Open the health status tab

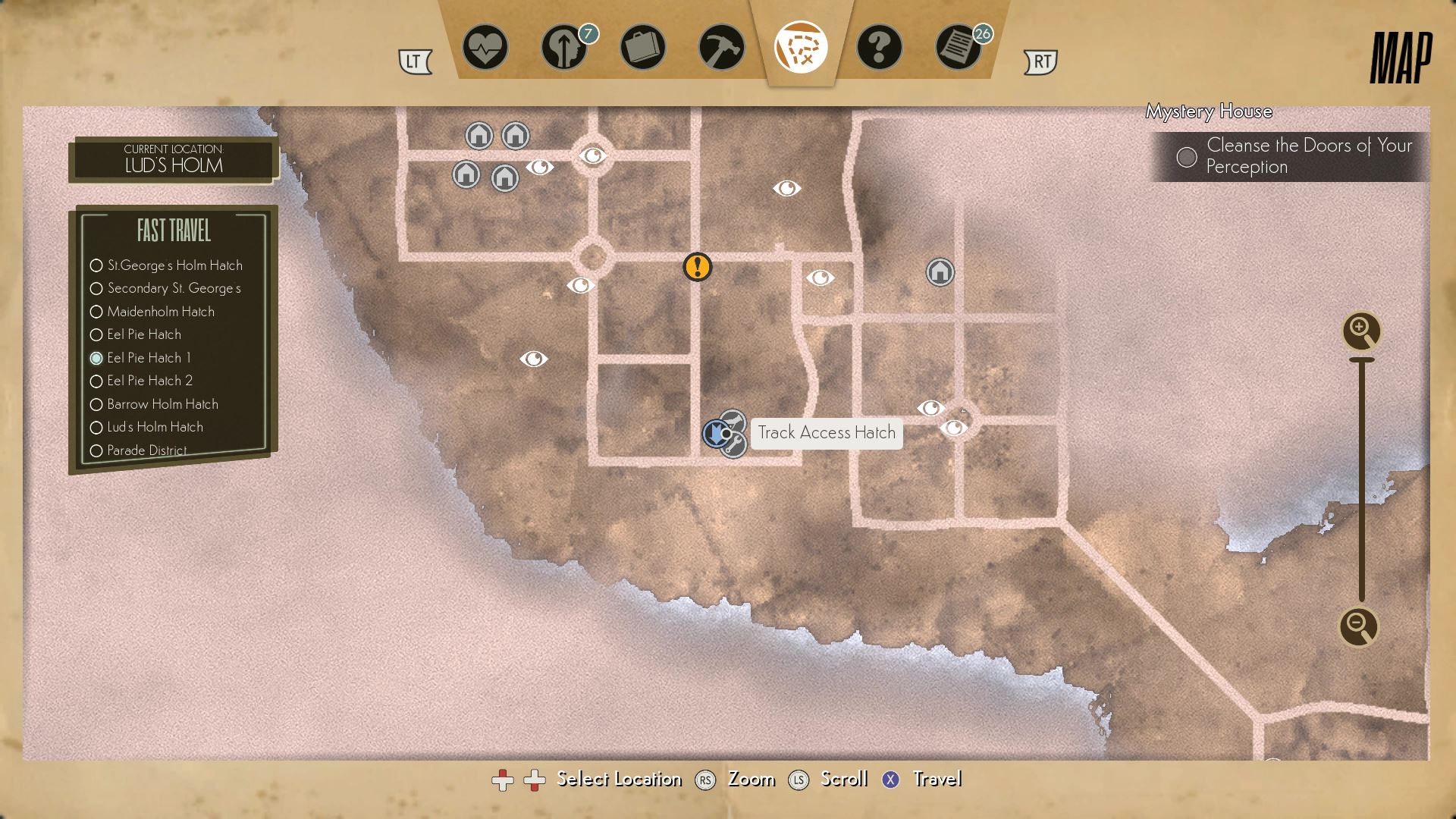click(485, 48)
